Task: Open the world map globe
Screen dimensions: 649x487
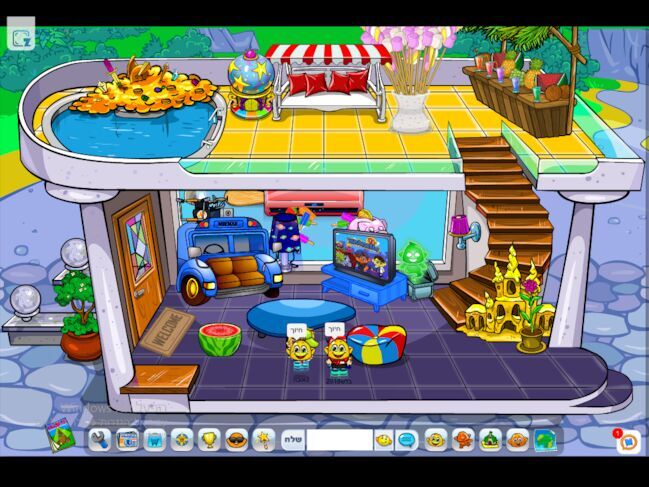Action: click(544, 439)
